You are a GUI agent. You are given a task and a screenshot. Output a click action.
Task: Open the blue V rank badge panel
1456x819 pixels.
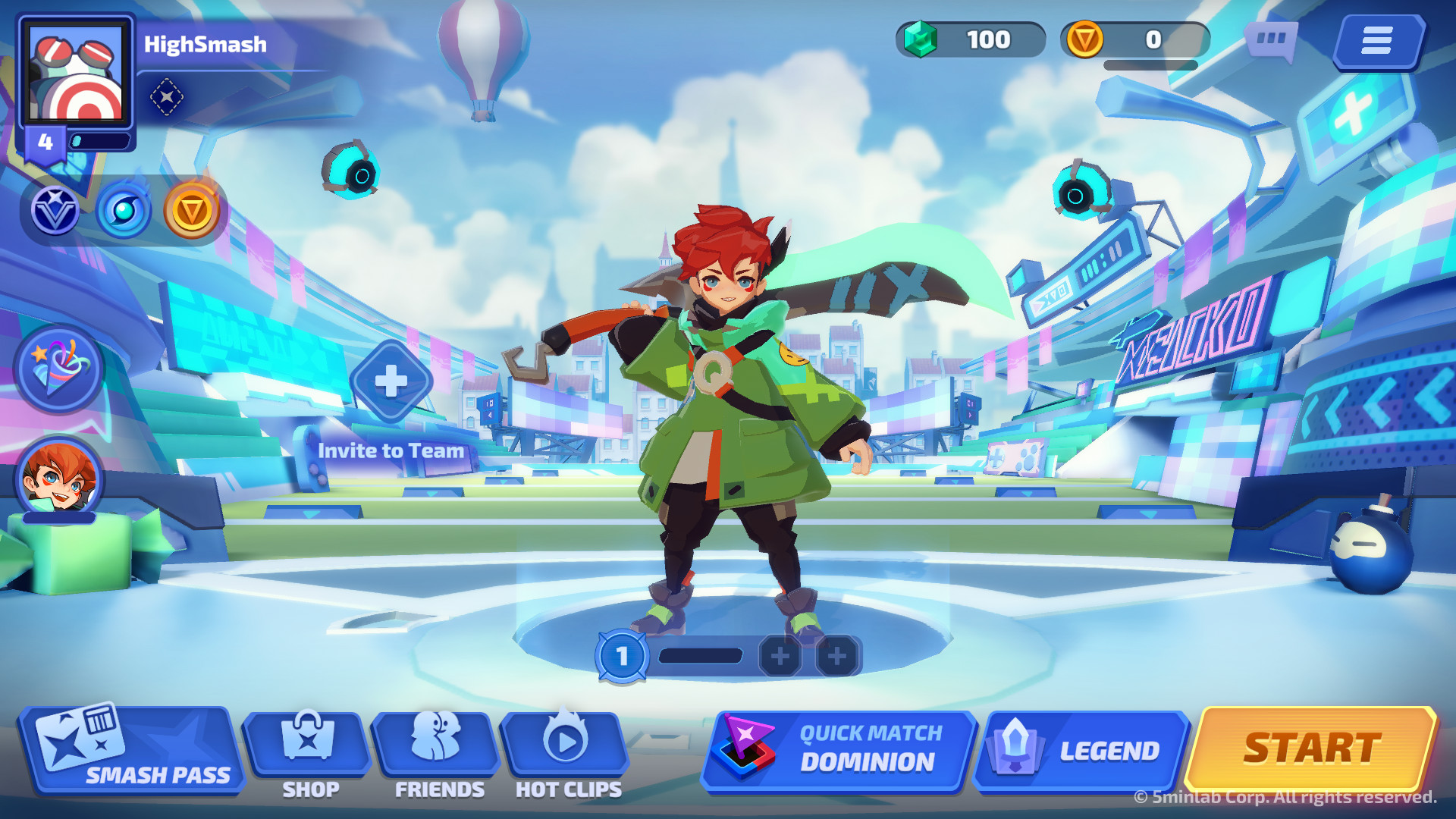(x=57, y=212)
